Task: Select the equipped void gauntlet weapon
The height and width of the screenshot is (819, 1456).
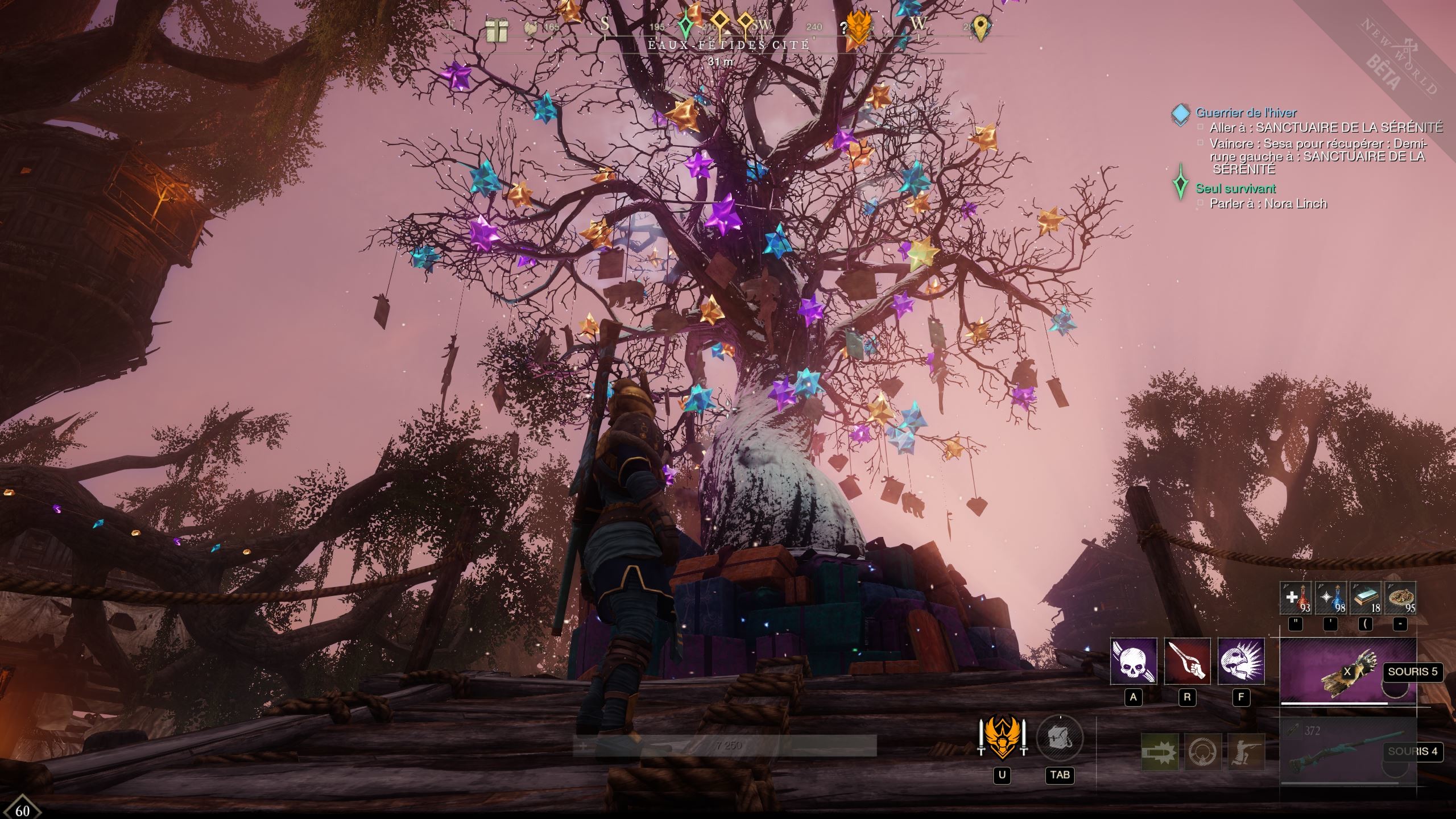Action: 1347,671
